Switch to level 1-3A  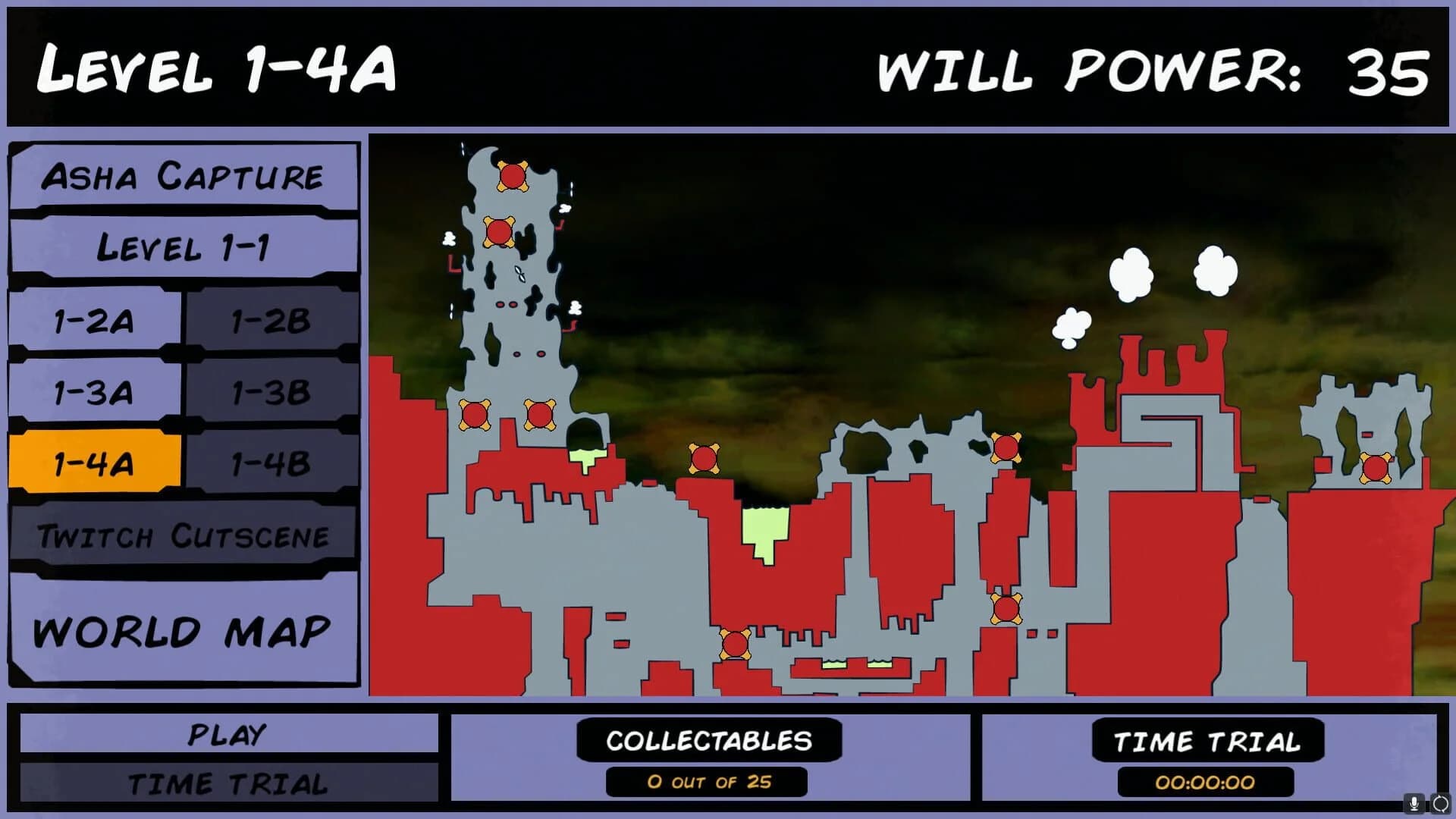[91, 393]
